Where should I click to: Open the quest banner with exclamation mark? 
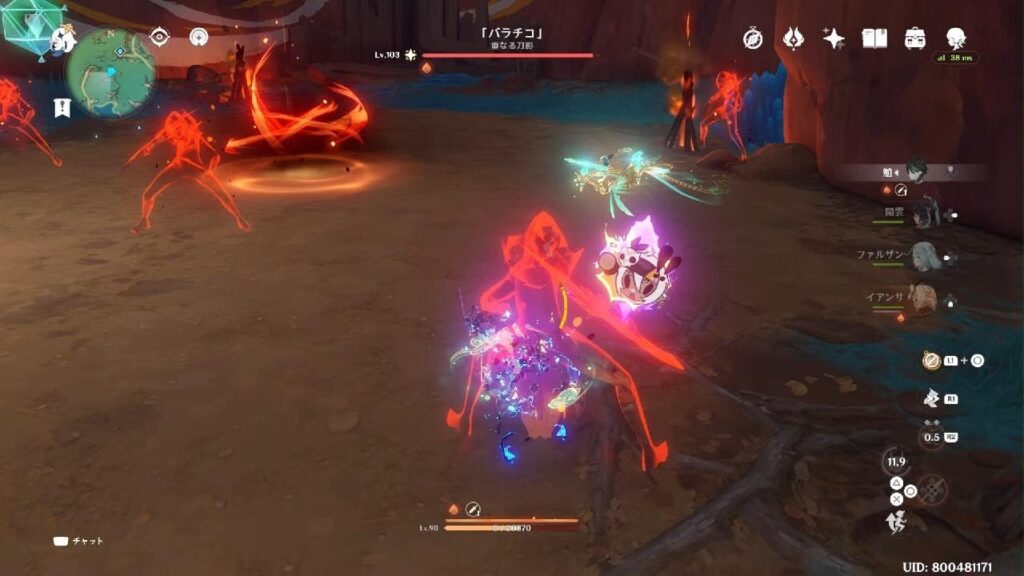click(62, 107)
